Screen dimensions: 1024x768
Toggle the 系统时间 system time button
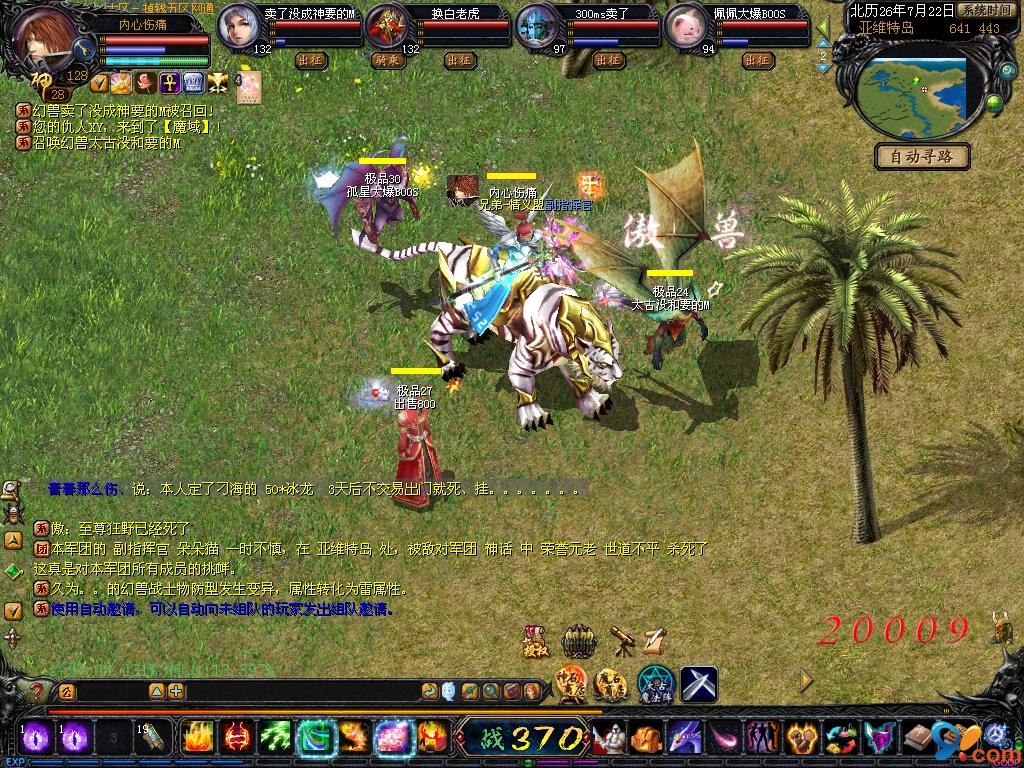(x=984, y=10)
